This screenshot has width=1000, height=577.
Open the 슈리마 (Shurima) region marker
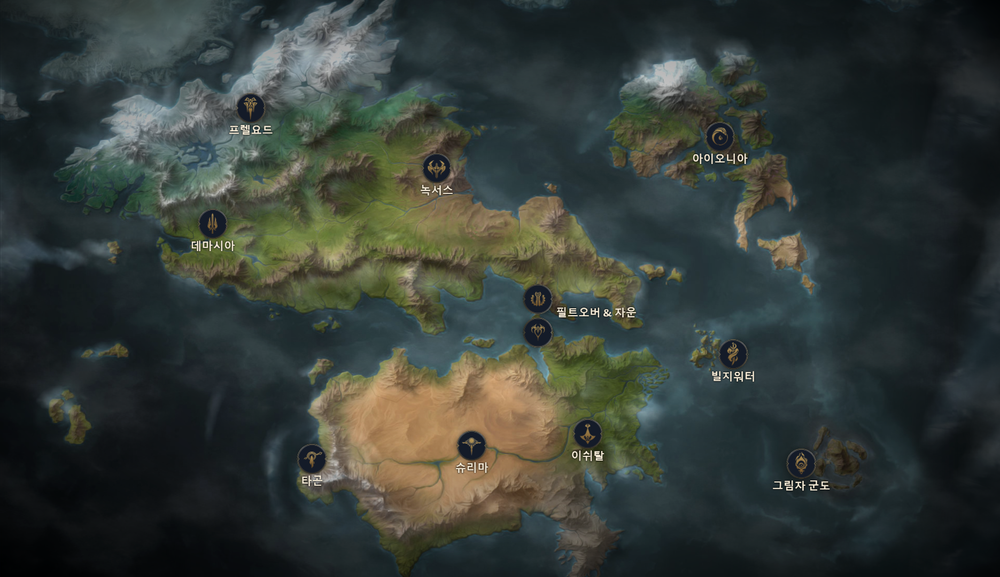(471, 445)
